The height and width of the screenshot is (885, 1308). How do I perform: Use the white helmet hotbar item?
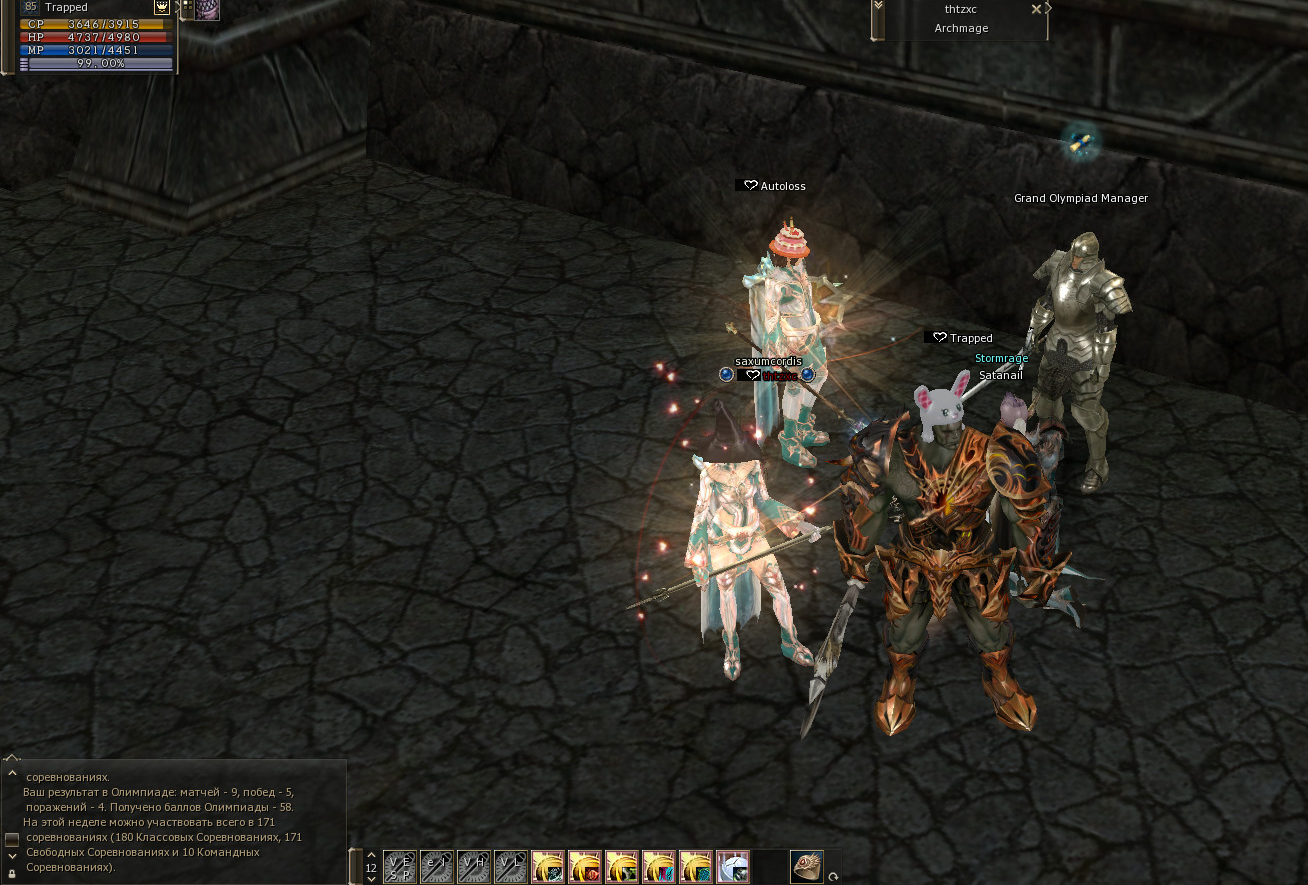[x=733, y=866]
